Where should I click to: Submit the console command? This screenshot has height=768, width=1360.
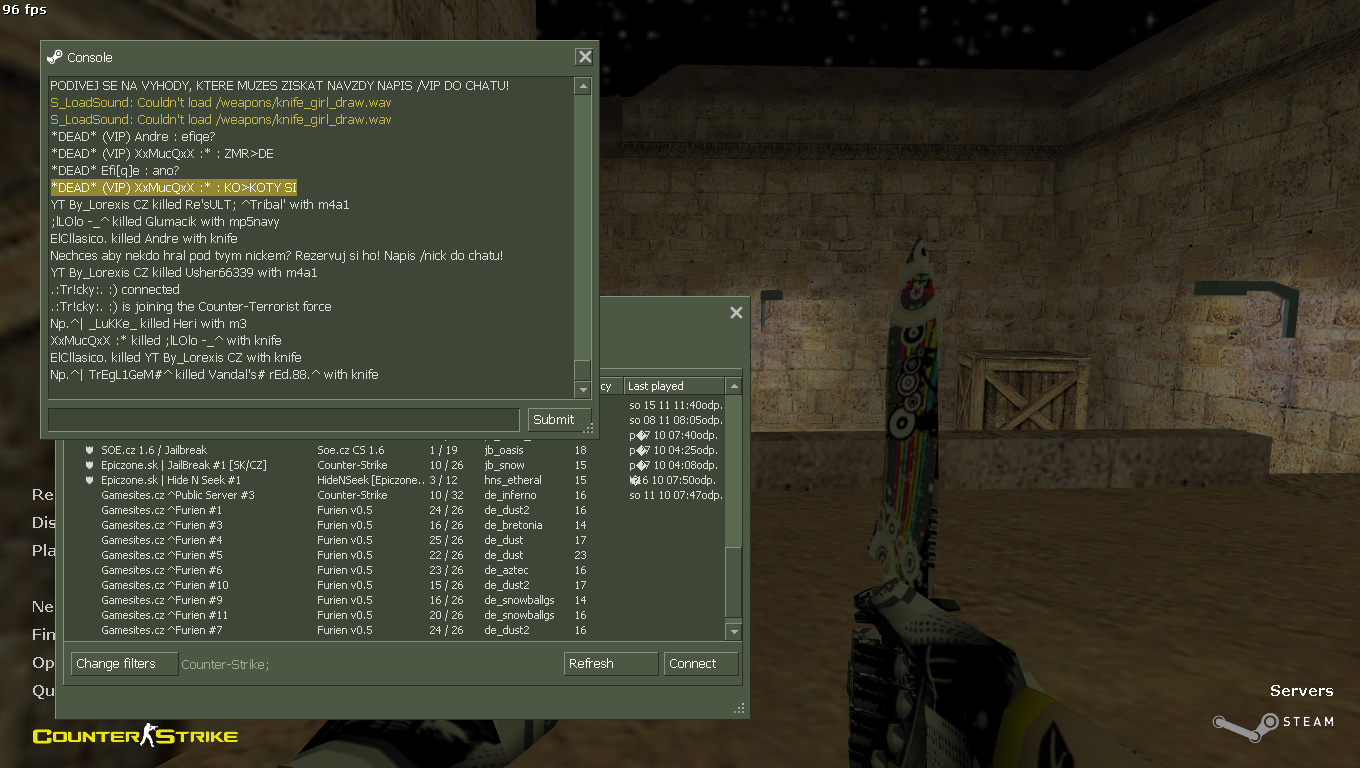coord(553,420)
